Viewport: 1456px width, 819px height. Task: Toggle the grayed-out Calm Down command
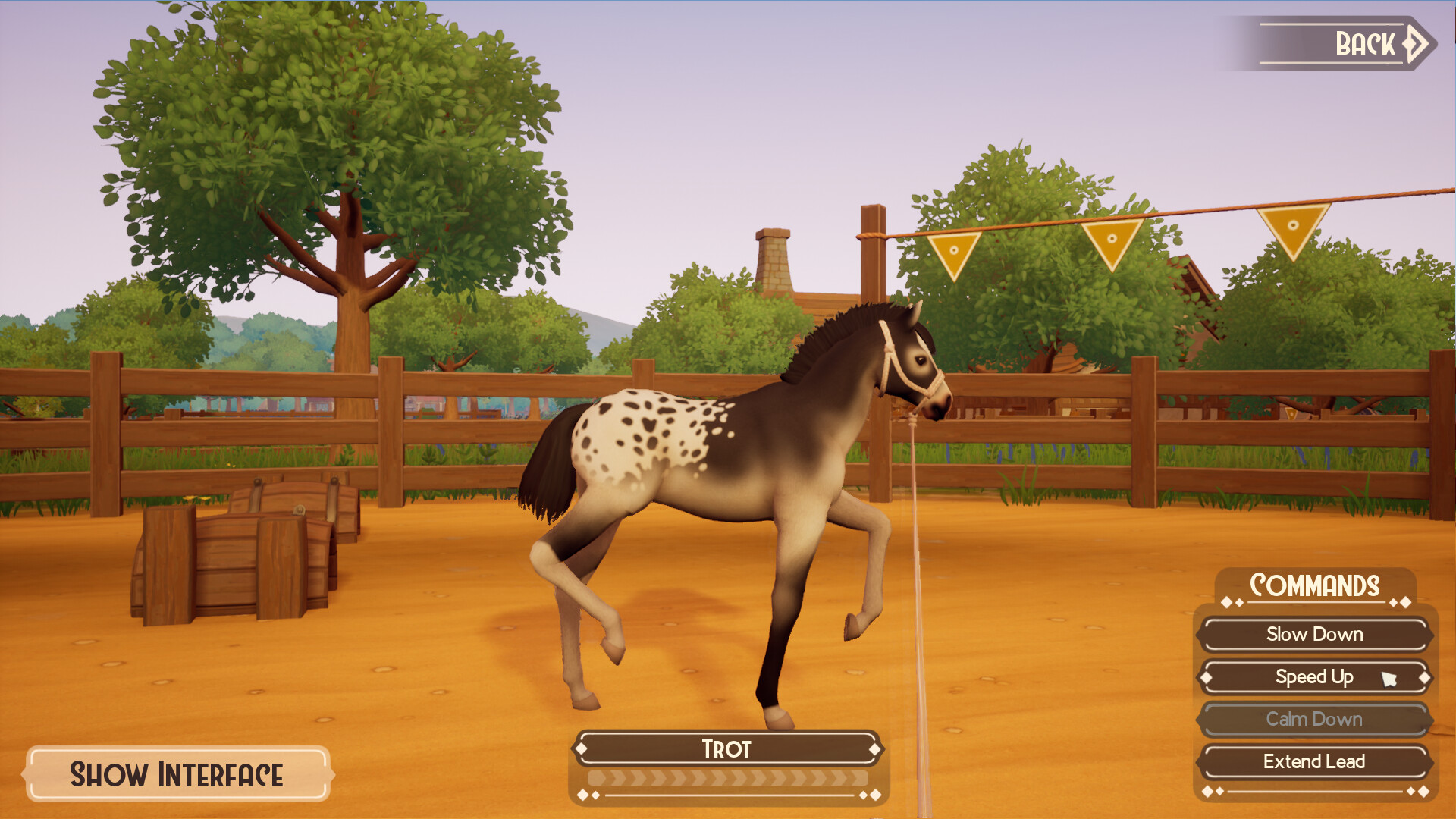(1313, 720)
